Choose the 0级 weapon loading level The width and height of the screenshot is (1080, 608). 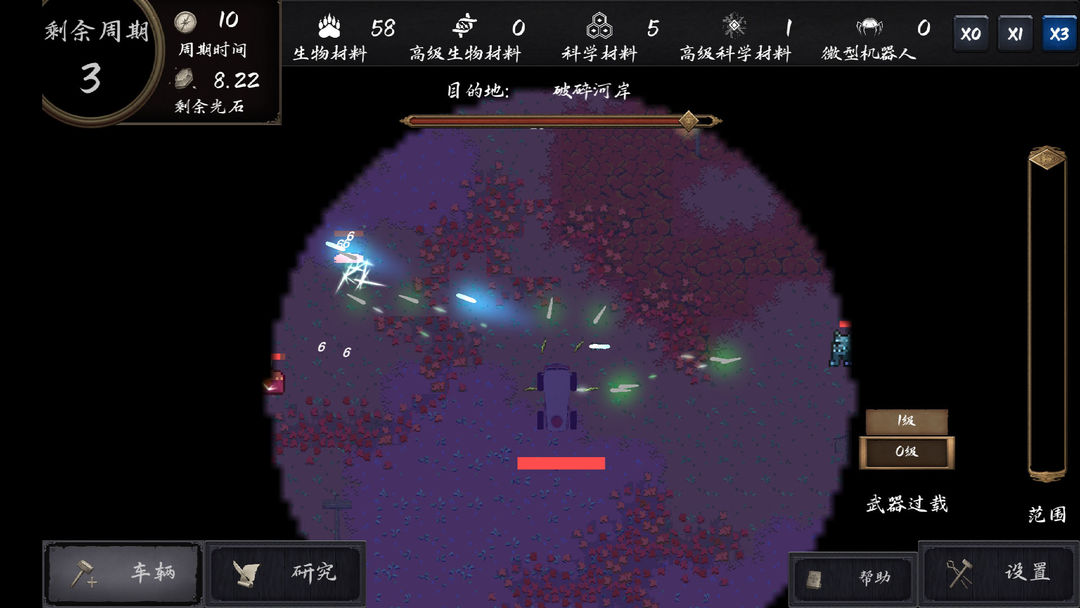[906, 452]
